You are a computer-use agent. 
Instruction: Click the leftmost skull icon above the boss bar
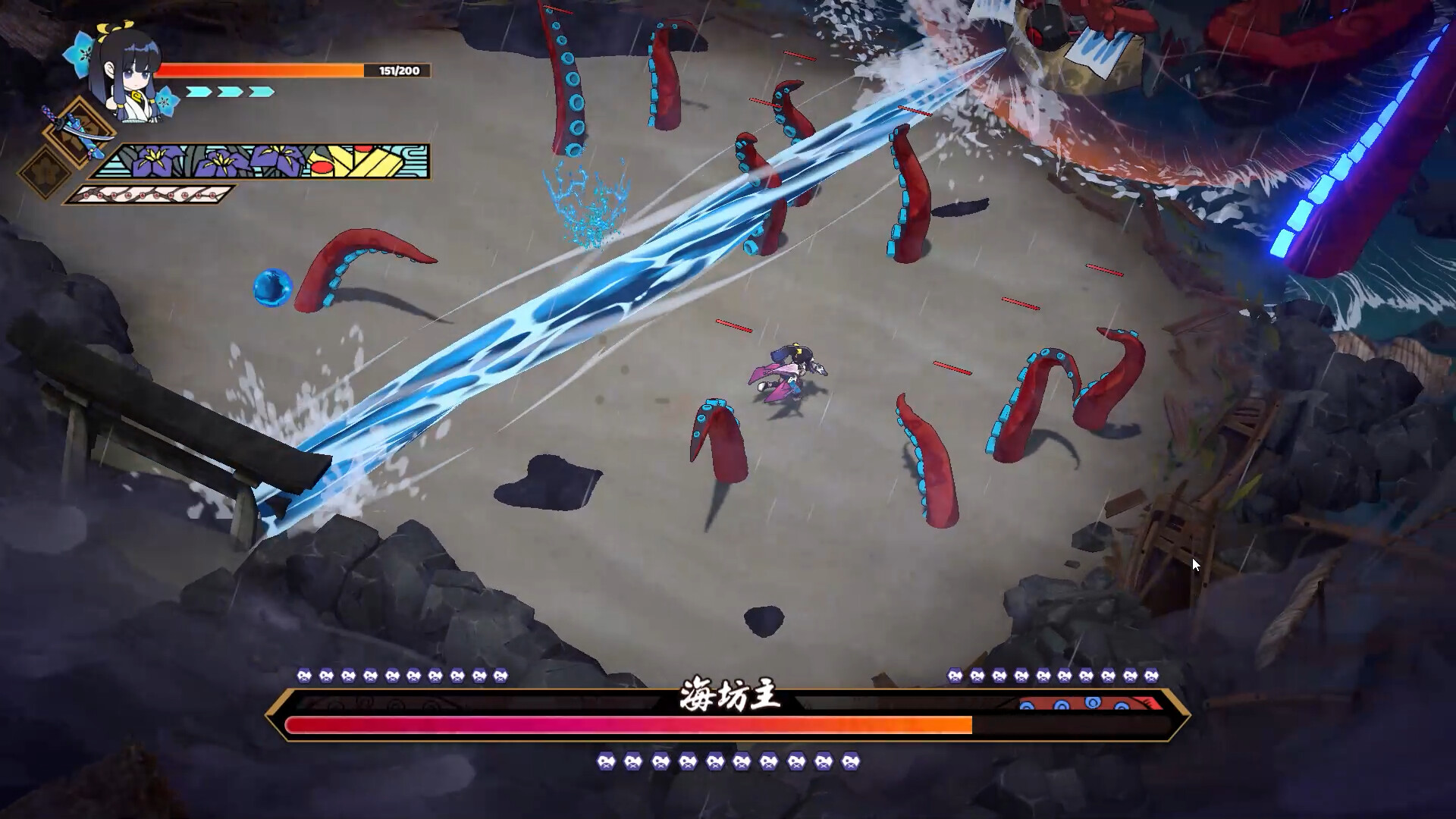click(303, 675)
